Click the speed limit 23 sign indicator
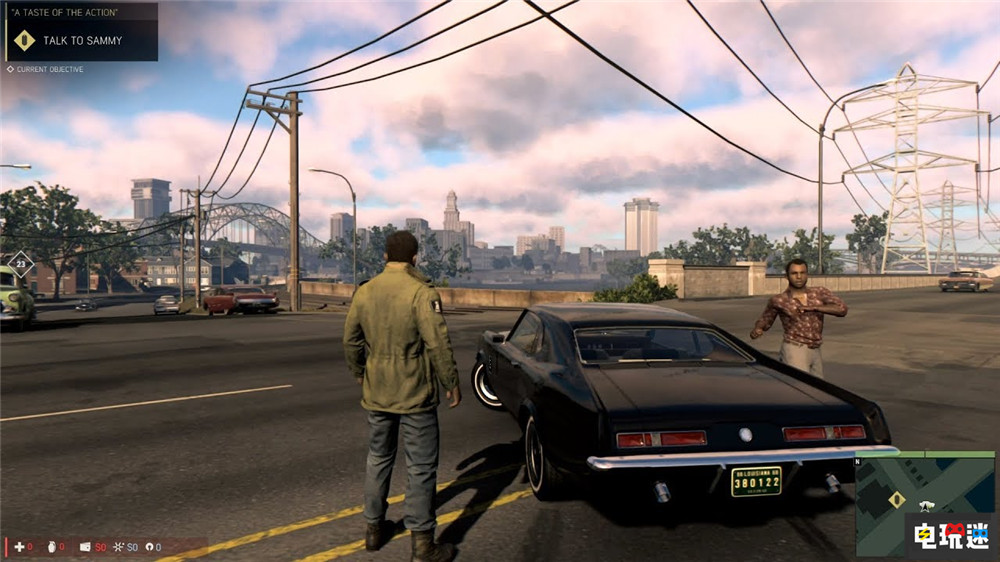Screen dimensions: 1000x562 click(x=20, y=265)
